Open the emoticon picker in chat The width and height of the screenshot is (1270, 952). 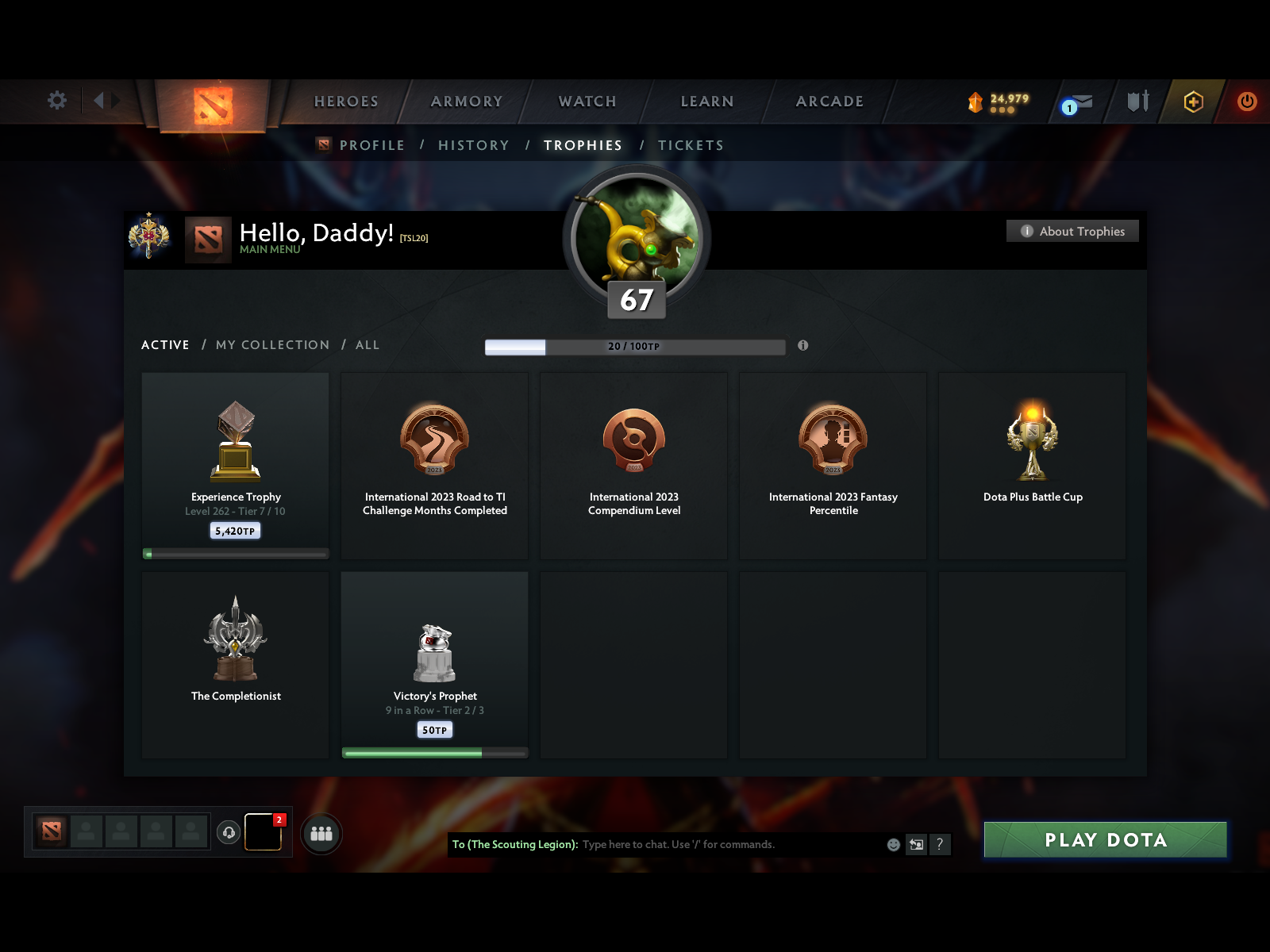pyautogui.click(x=892, y=845)
